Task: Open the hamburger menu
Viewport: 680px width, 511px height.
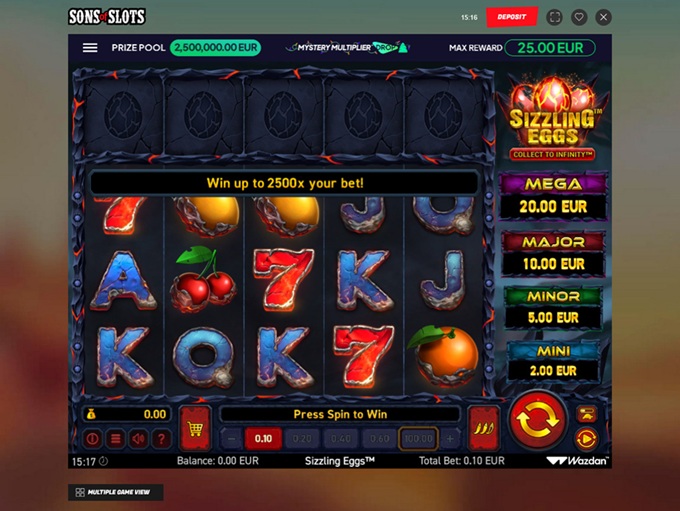Action: 90,48
